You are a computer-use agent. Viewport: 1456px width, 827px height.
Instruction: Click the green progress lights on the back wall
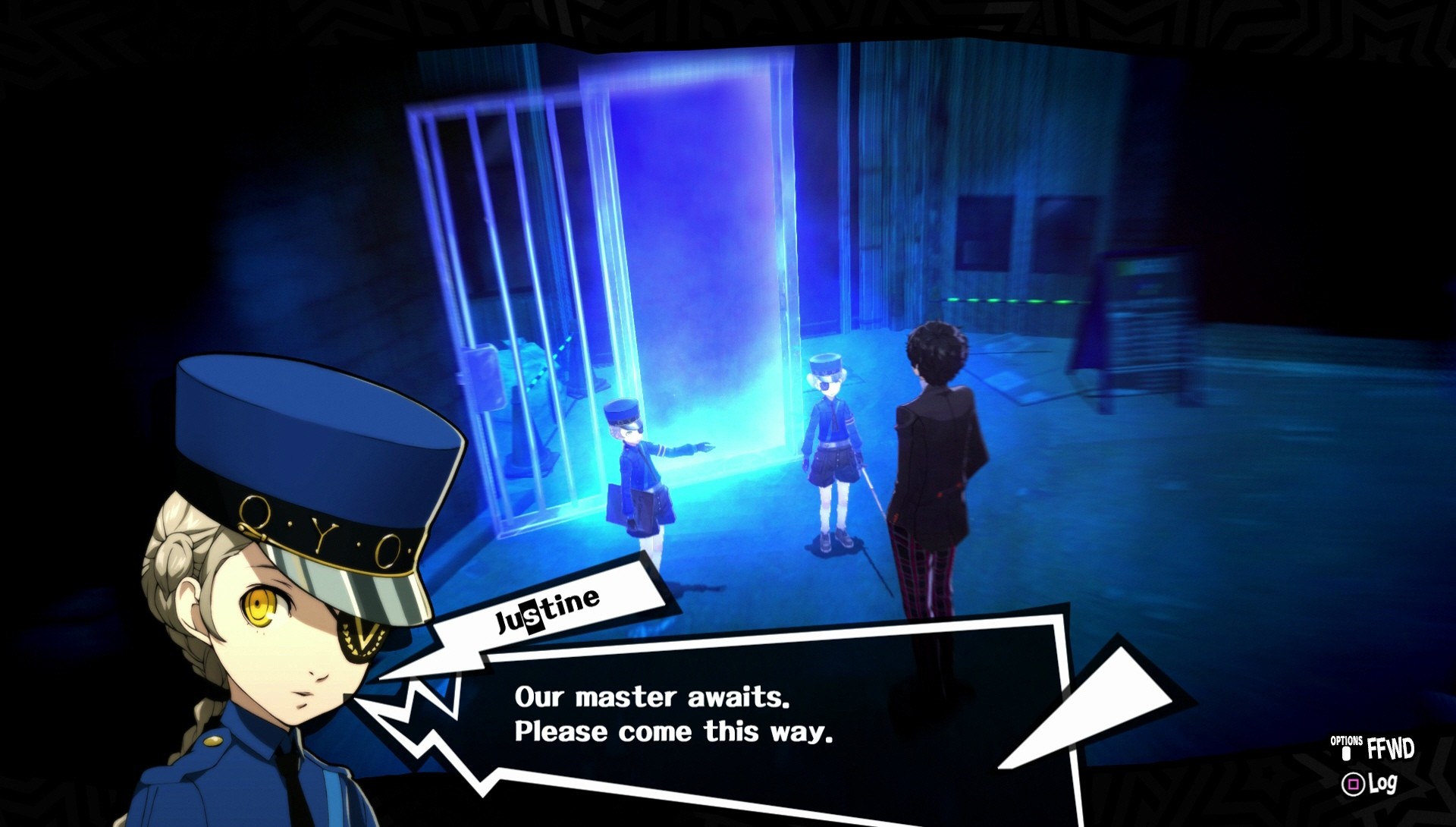pyautogui.click(x=1009, y=302)
